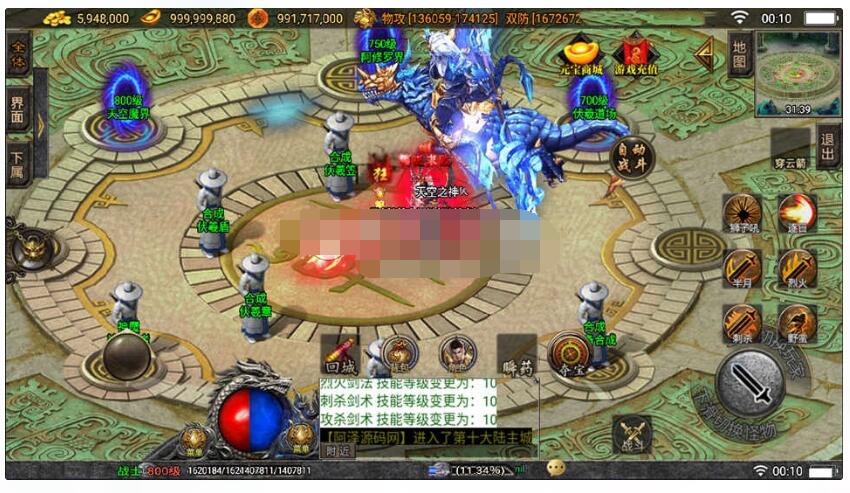
Task: Use the 野蛮 charge skill
Action: (797, 323)
